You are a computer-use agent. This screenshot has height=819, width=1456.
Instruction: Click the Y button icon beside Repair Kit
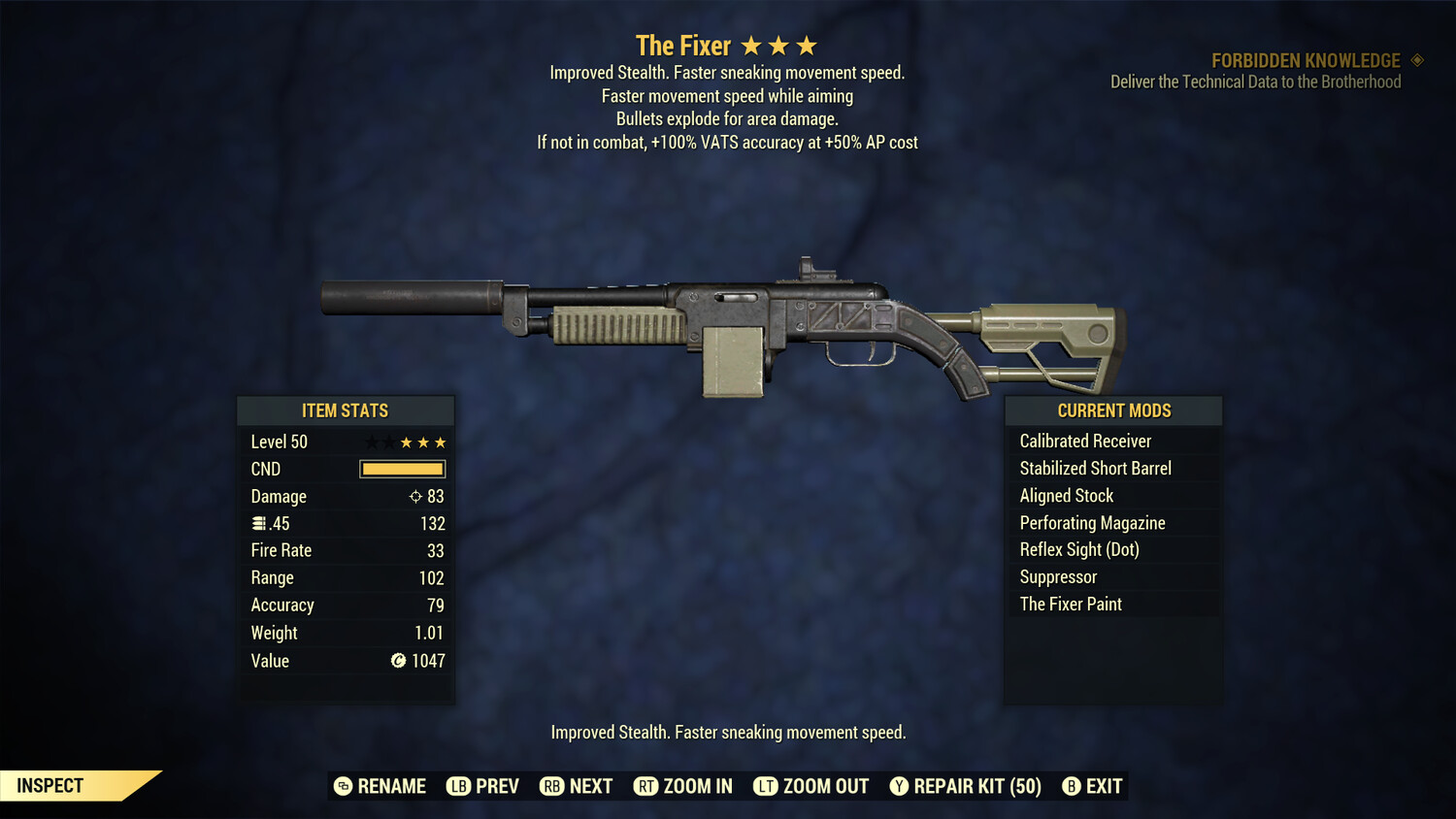(x=899, y=786)
